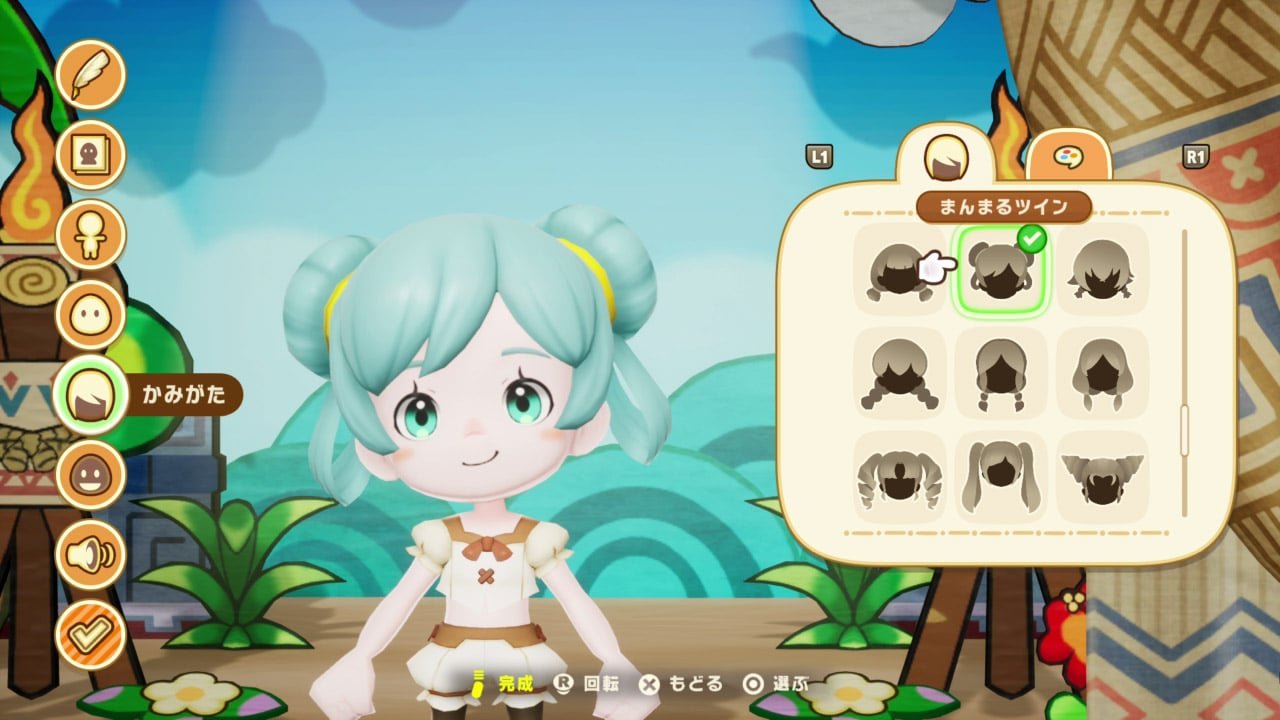Screen dimensions: 1280x720
Task: Select the portrait preset category
Action: tap(90, 154)
